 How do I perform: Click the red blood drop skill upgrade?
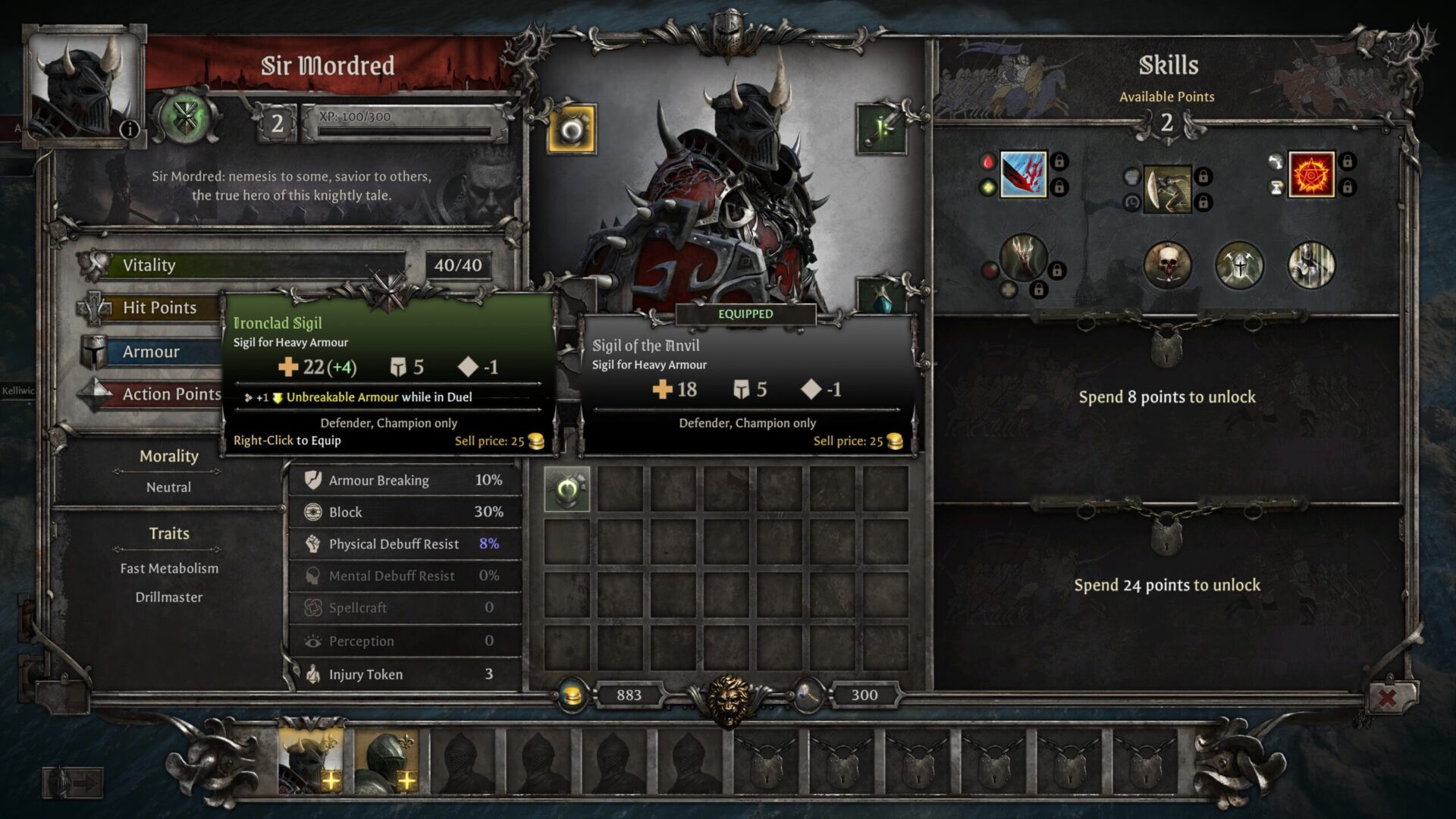987,162
